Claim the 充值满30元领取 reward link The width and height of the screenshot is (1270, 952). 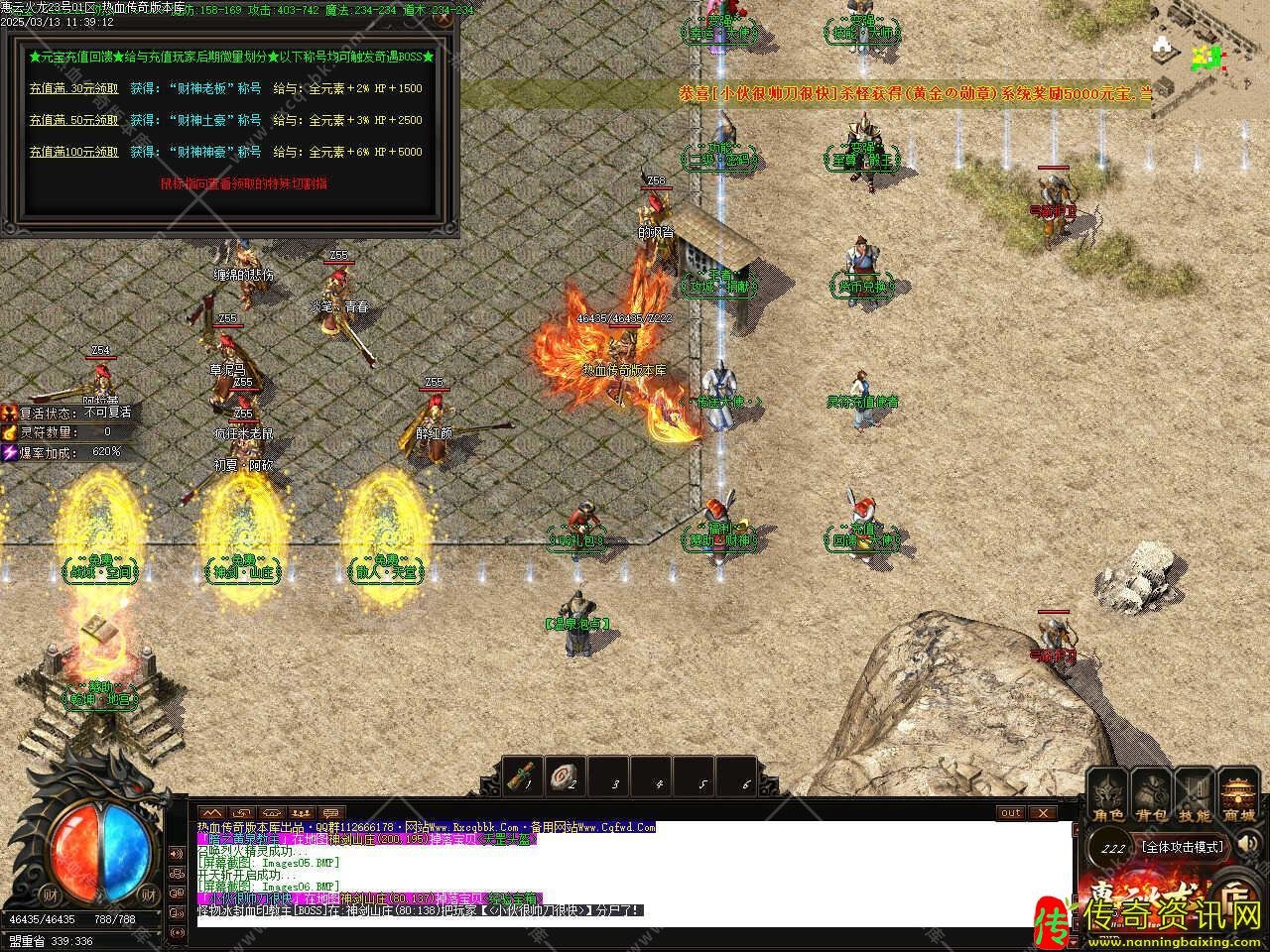pos(73,88)
